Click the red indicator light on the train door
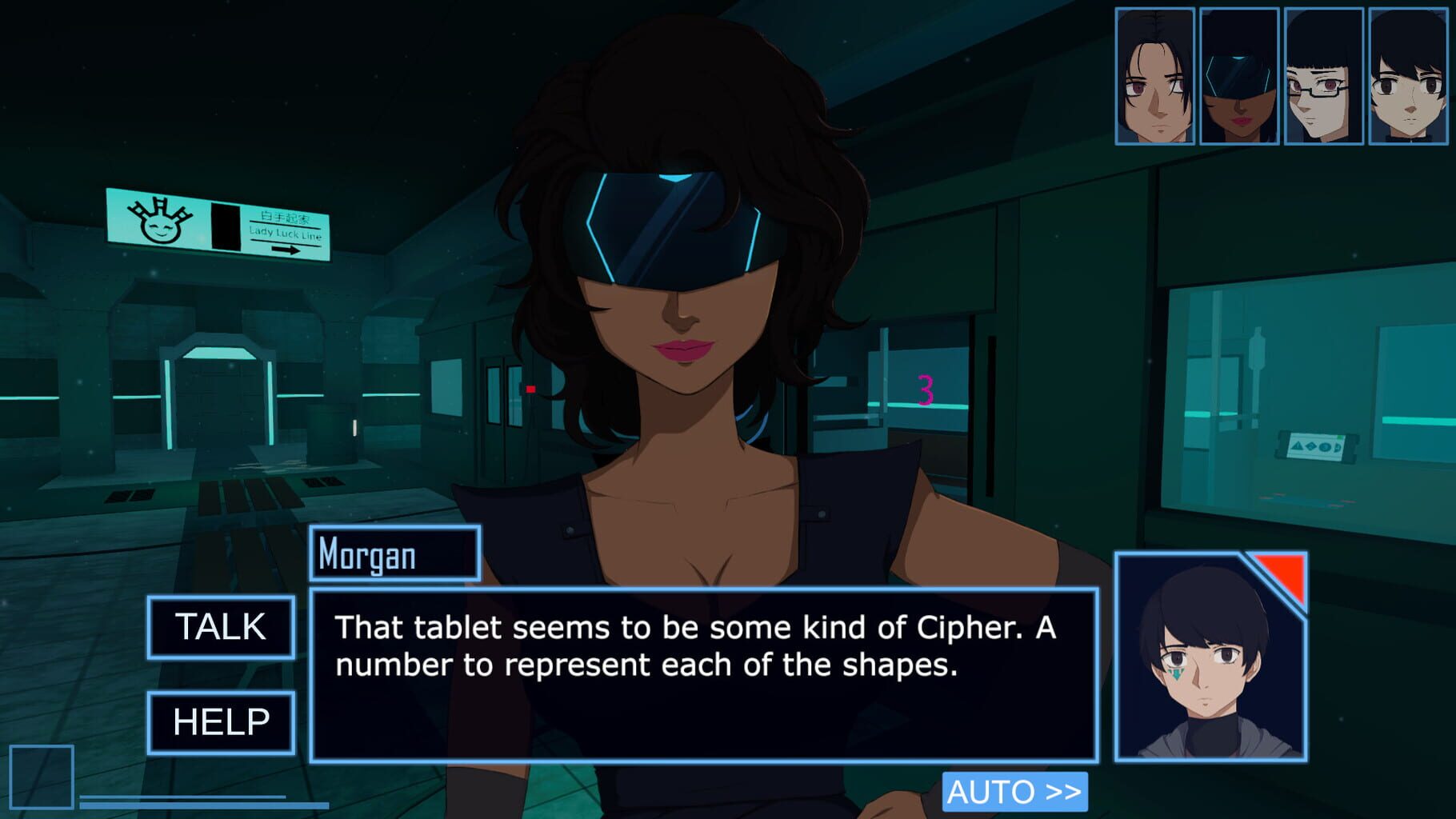 point(530,388)
